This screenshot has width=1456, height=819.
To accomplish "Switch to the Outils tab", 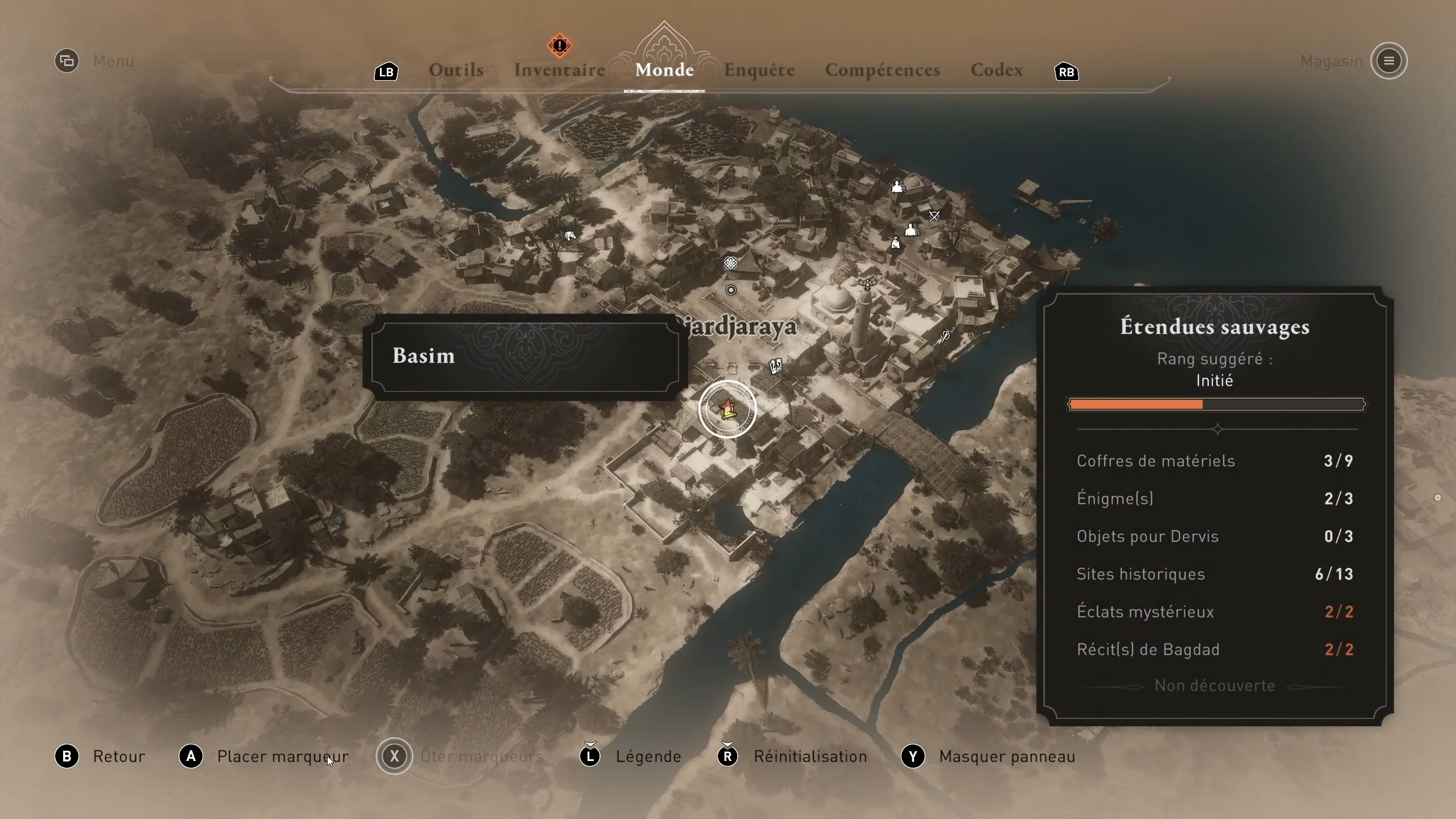I will click(x=456, y=70).
